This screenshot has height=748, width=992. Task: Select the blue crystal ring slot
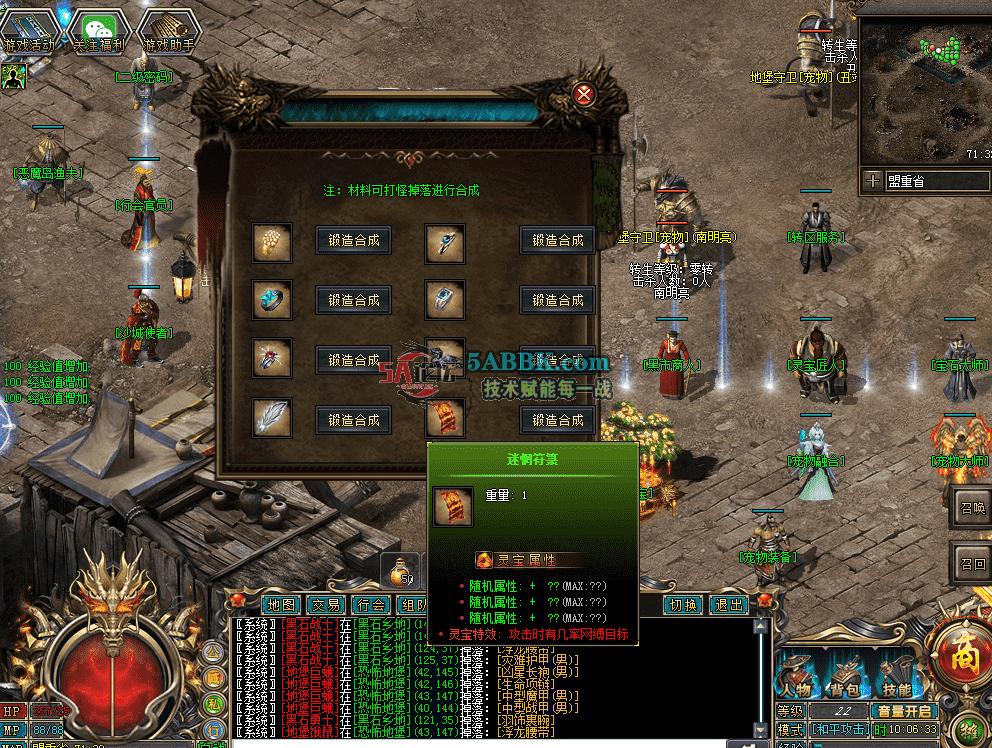[272, 300]
